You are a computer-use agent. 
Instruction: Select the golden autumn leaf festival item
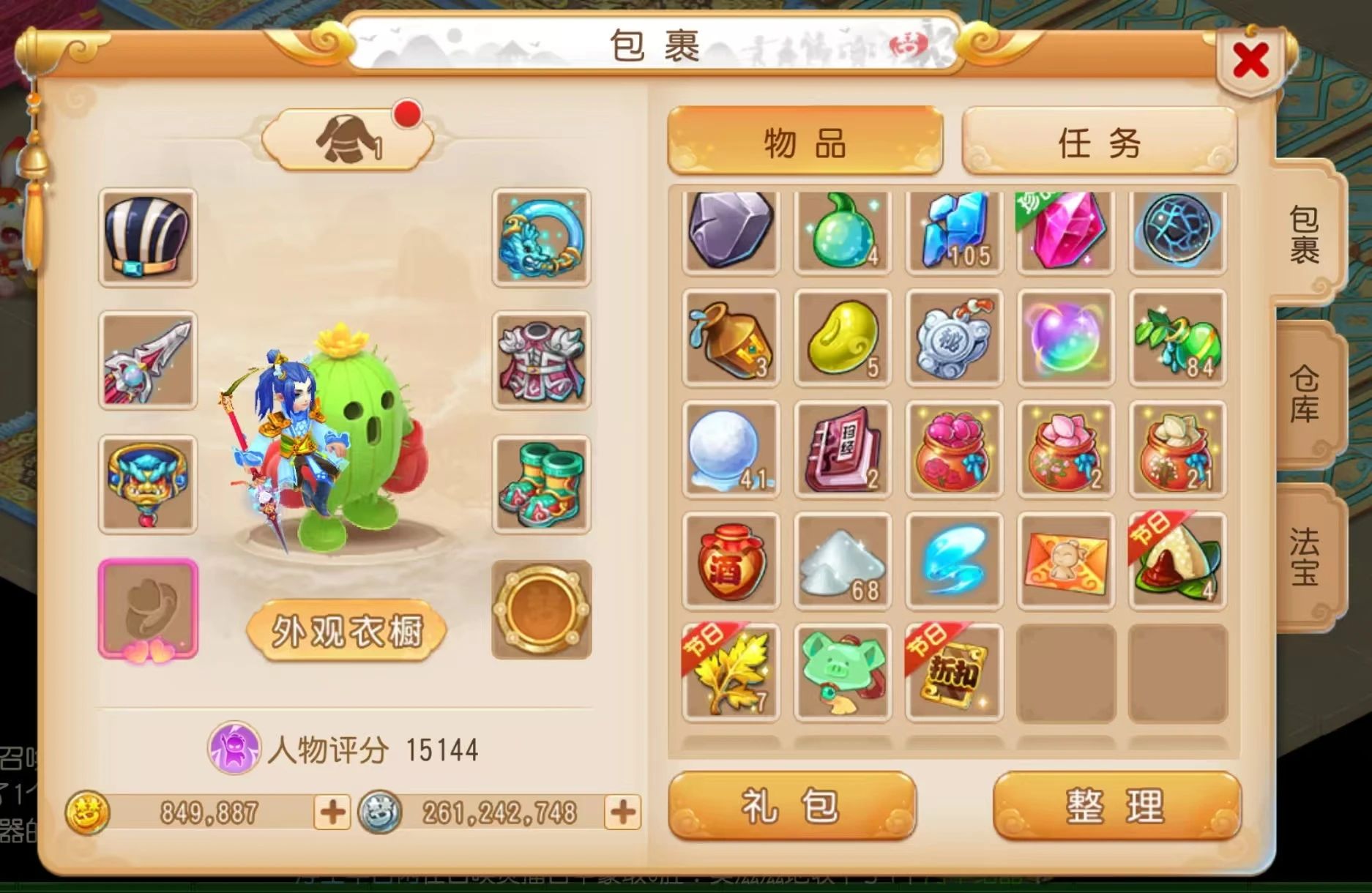[x=729, y=672]
